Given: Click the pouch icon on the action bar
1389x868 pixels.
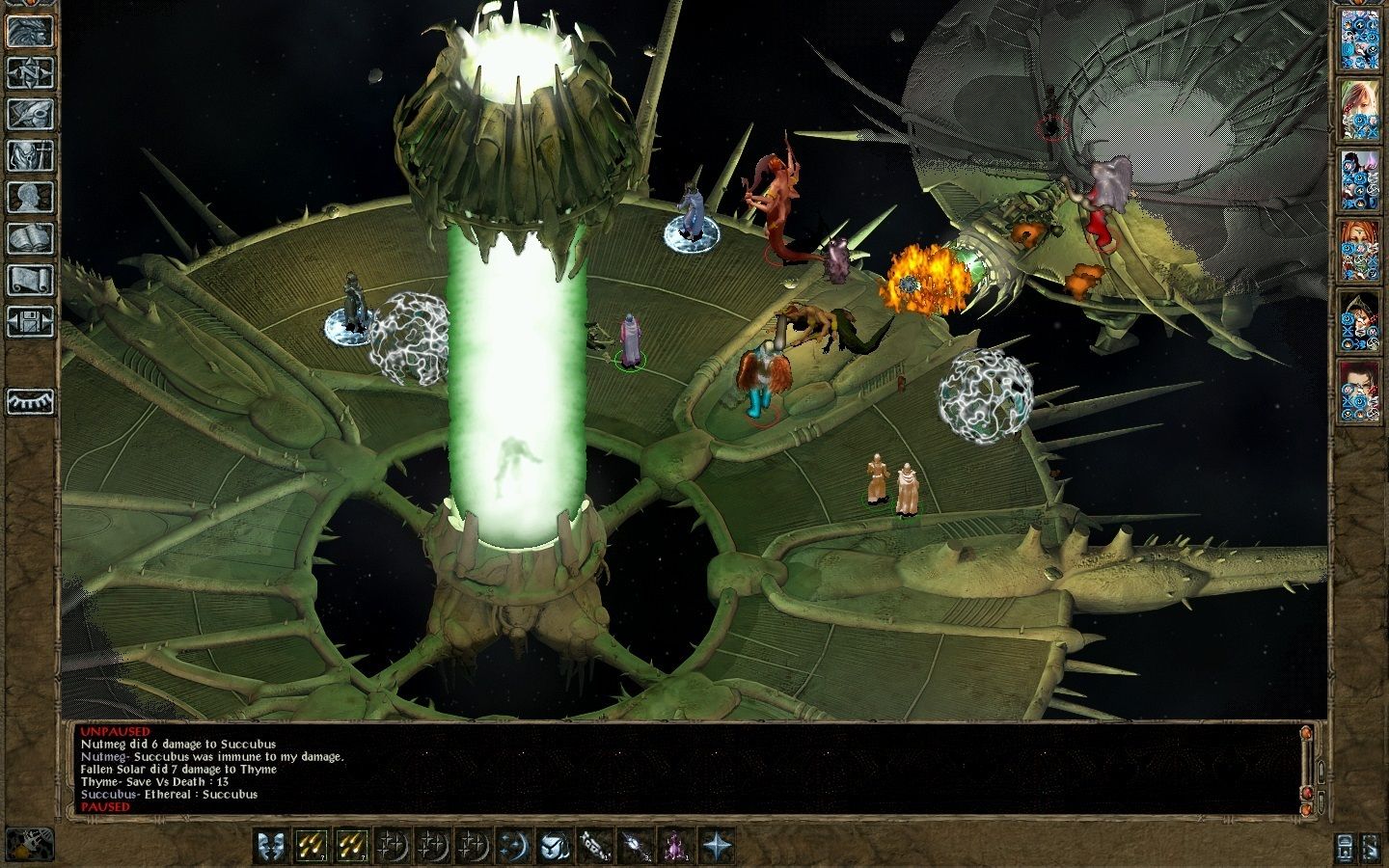Looking at the screenshot, I should click(556, 846).
